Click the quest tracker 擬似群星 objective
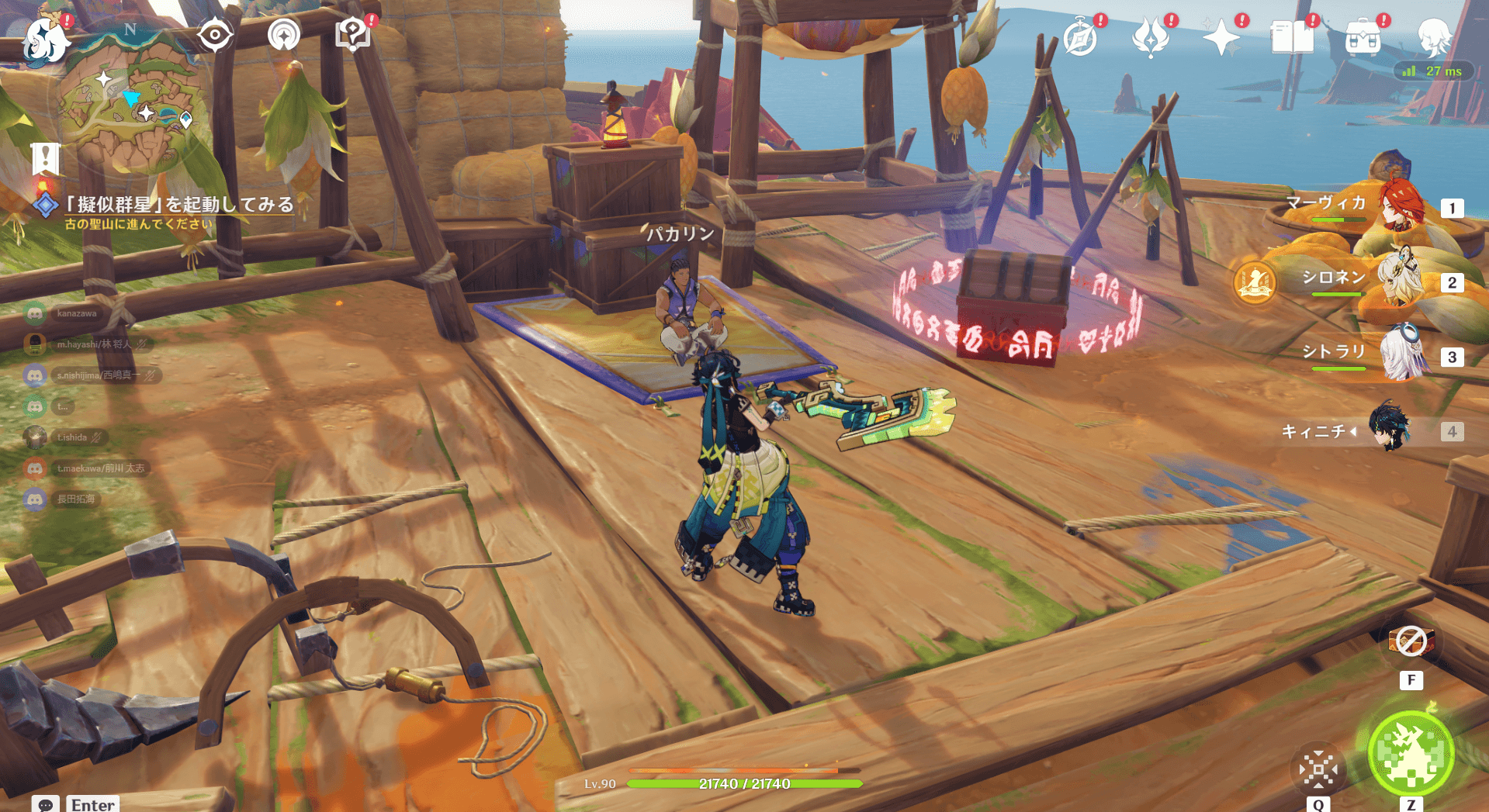The width and height of the screenshot is (1489, 812). point(178,205)
